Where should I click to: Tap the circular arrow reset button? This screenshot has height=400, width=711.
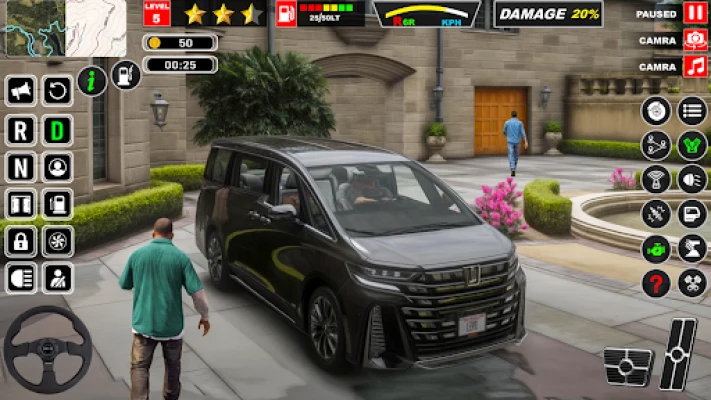(57, 92)
